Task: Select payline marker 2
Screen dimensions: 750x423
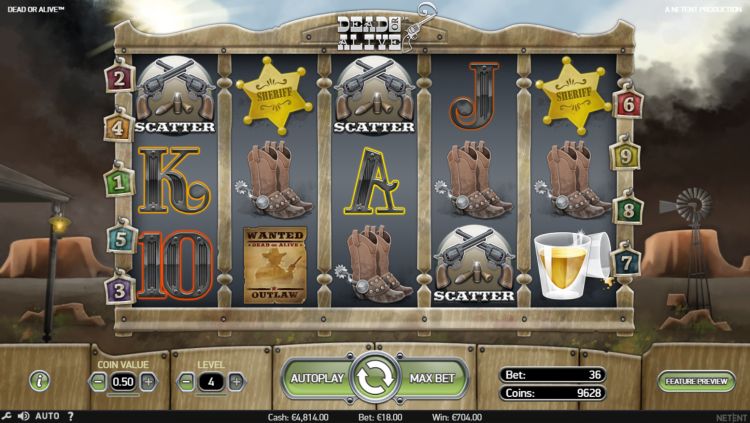Action: click(120, 77)
